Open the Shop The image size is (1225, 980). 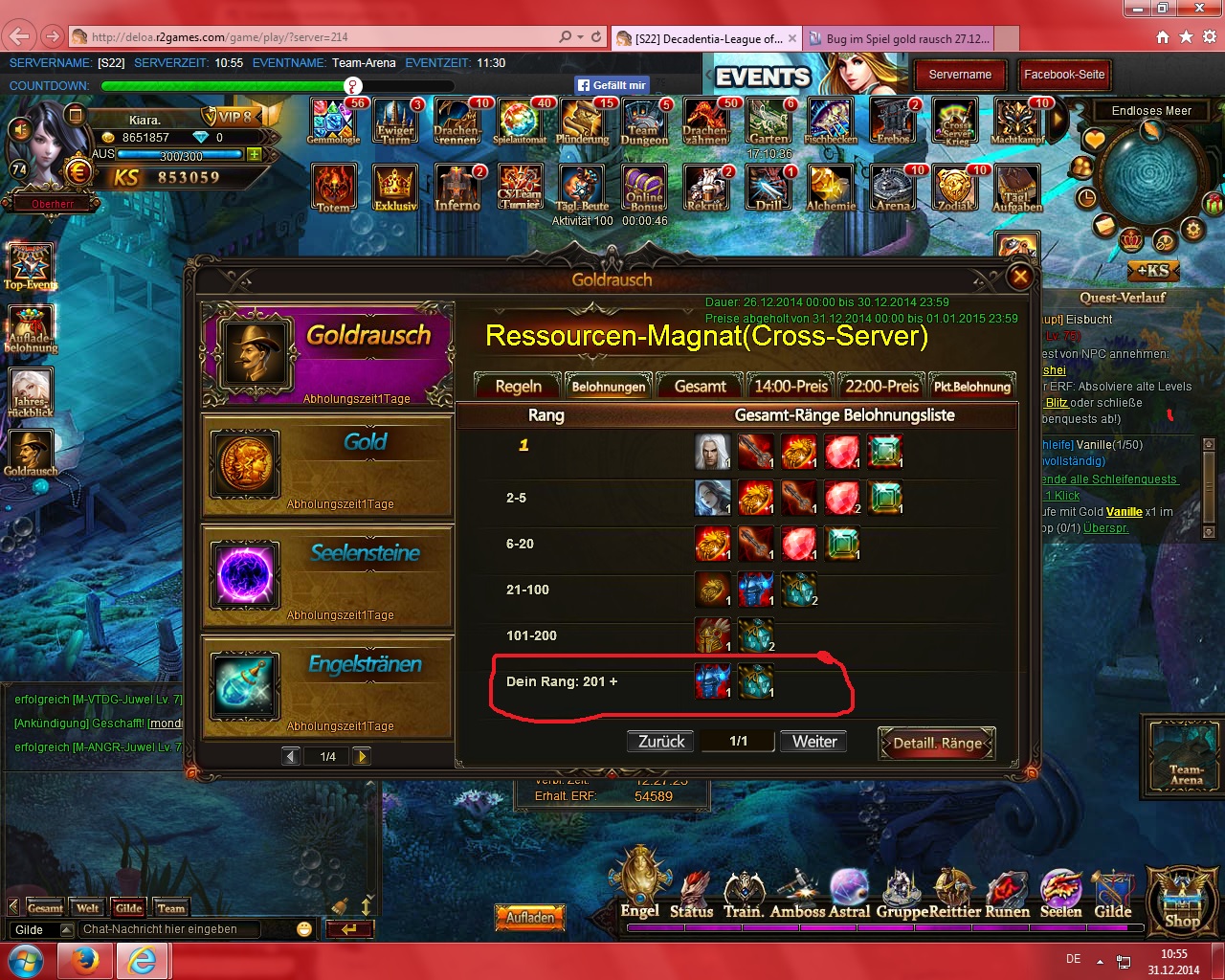click(x=1182, y=902)
